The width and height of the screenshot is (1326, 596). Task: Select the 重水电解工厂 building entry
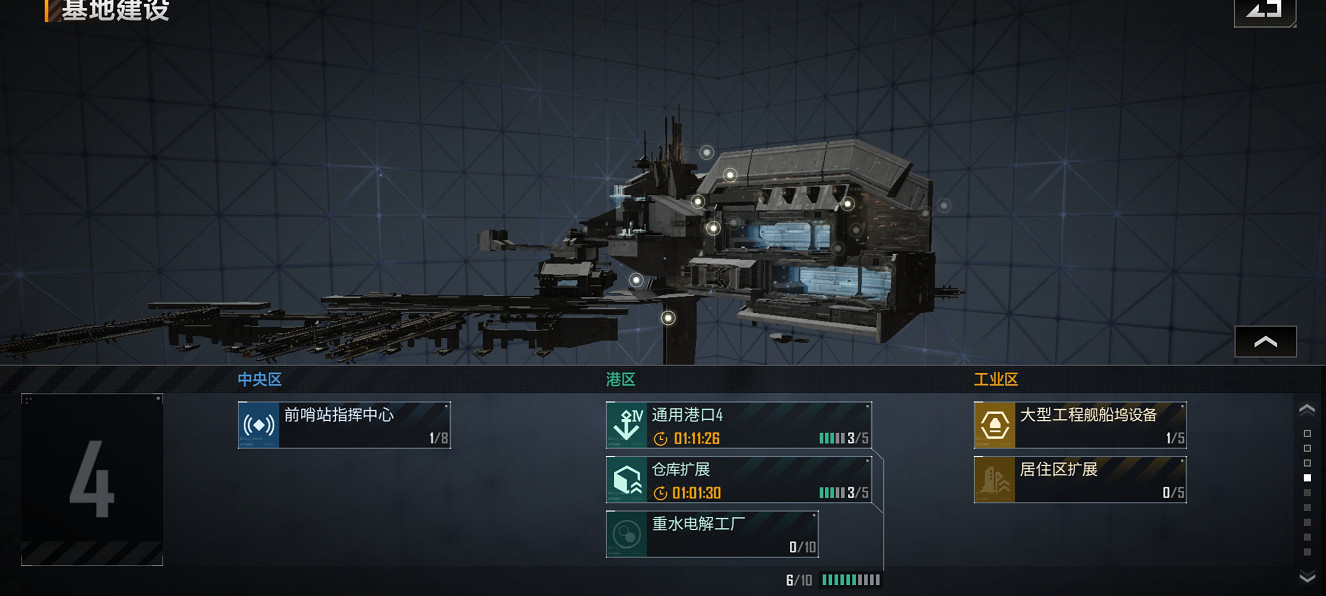point(712,534)
